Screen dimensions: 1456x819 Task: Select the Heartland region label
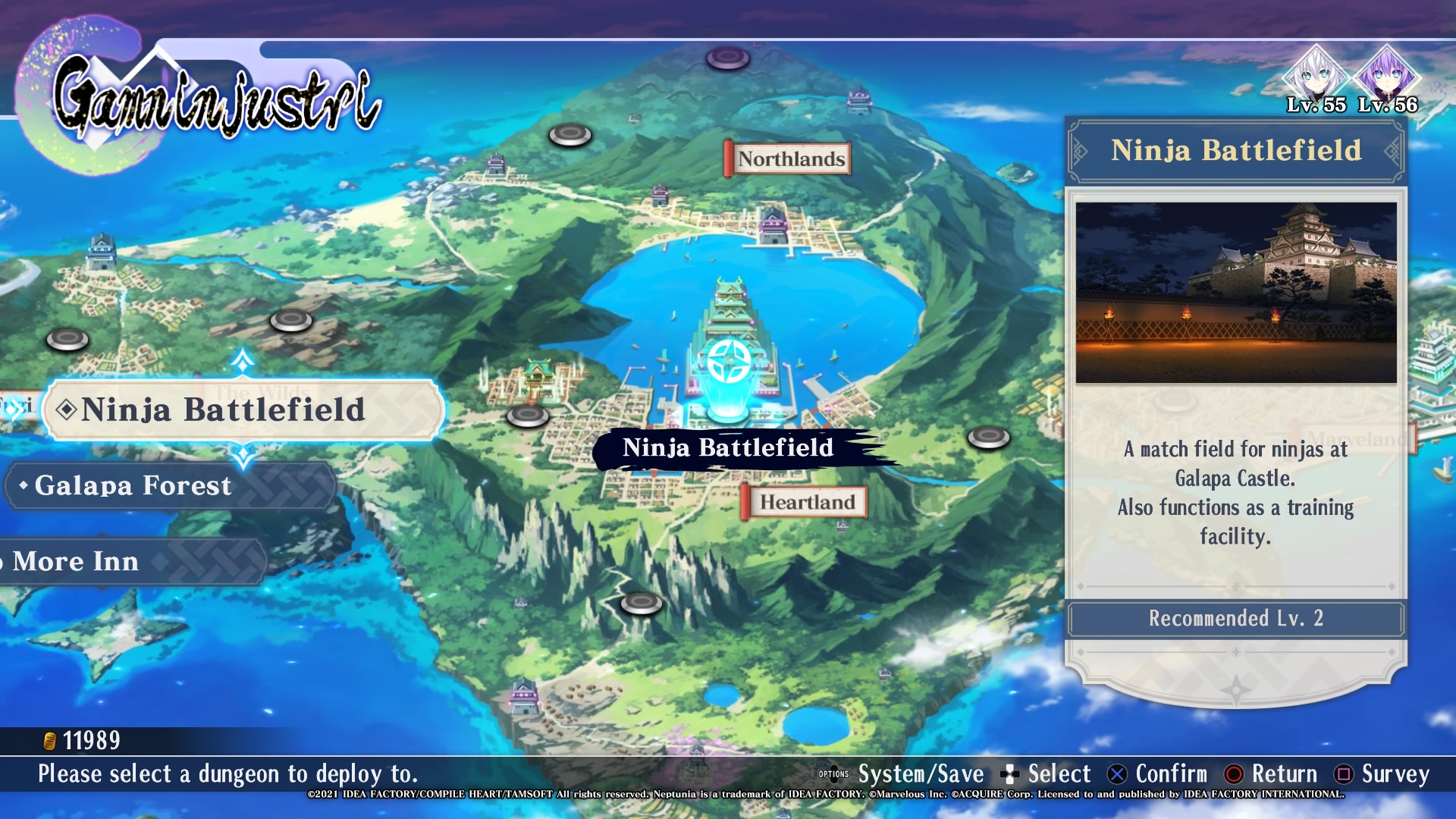coord(805,502)
